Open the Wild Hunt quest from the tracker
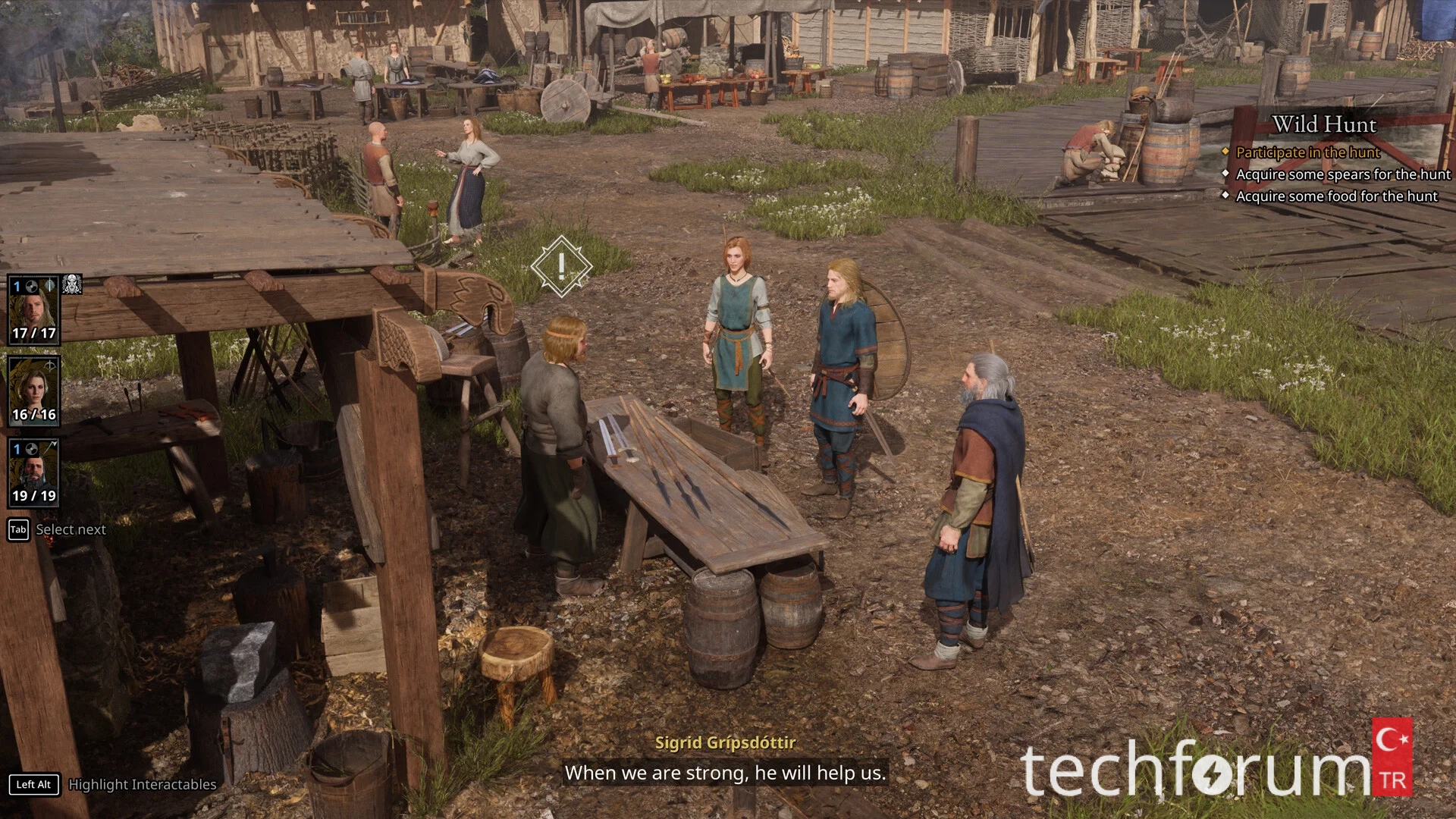 (1323, 124)
